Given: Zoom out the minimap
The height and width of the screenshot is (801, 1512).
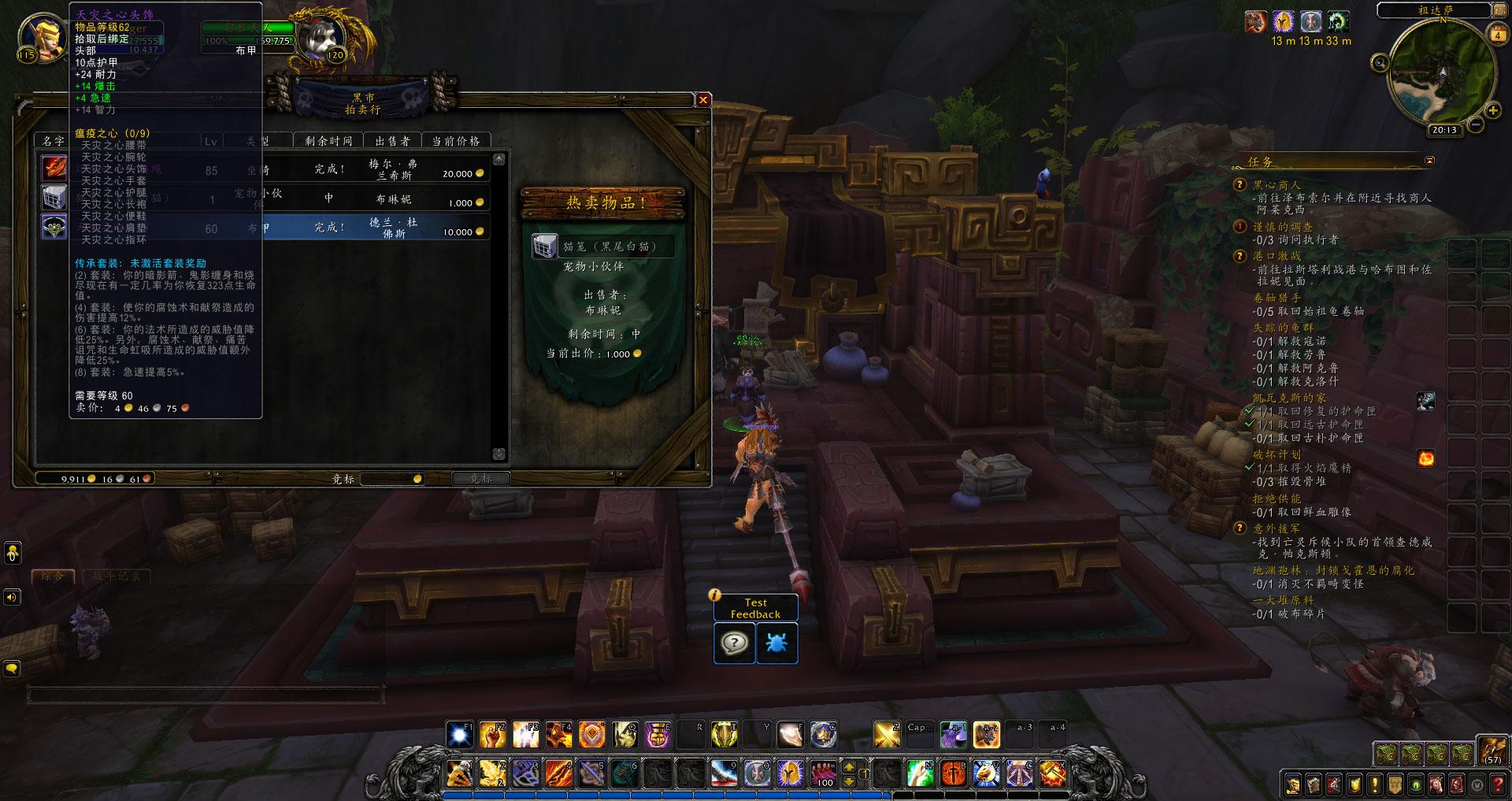Looking at the screenshot, I should [1475, 124].
